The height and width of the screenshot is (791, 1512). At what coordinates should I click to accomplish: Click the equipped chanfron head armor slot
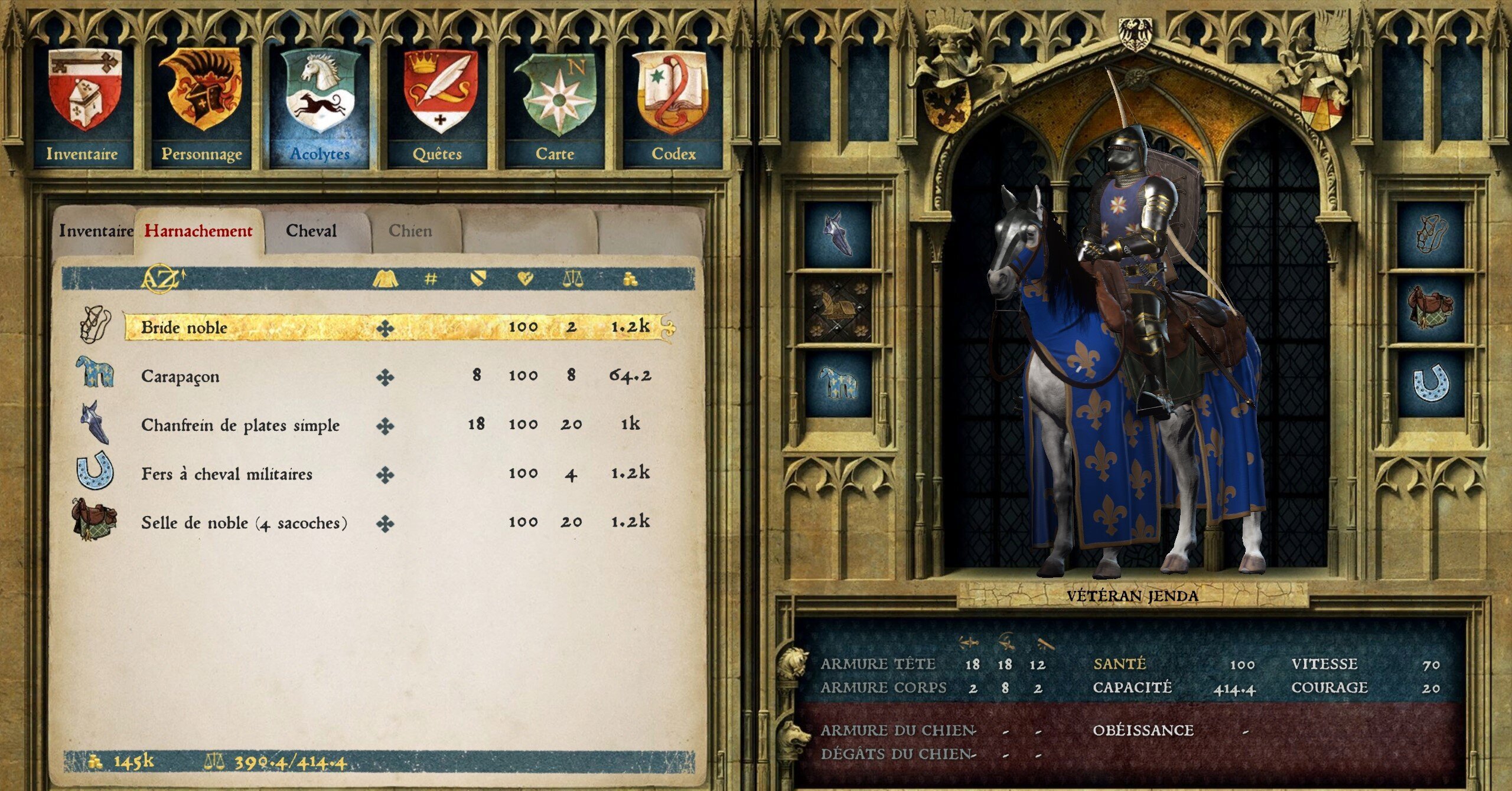[839, 234]
